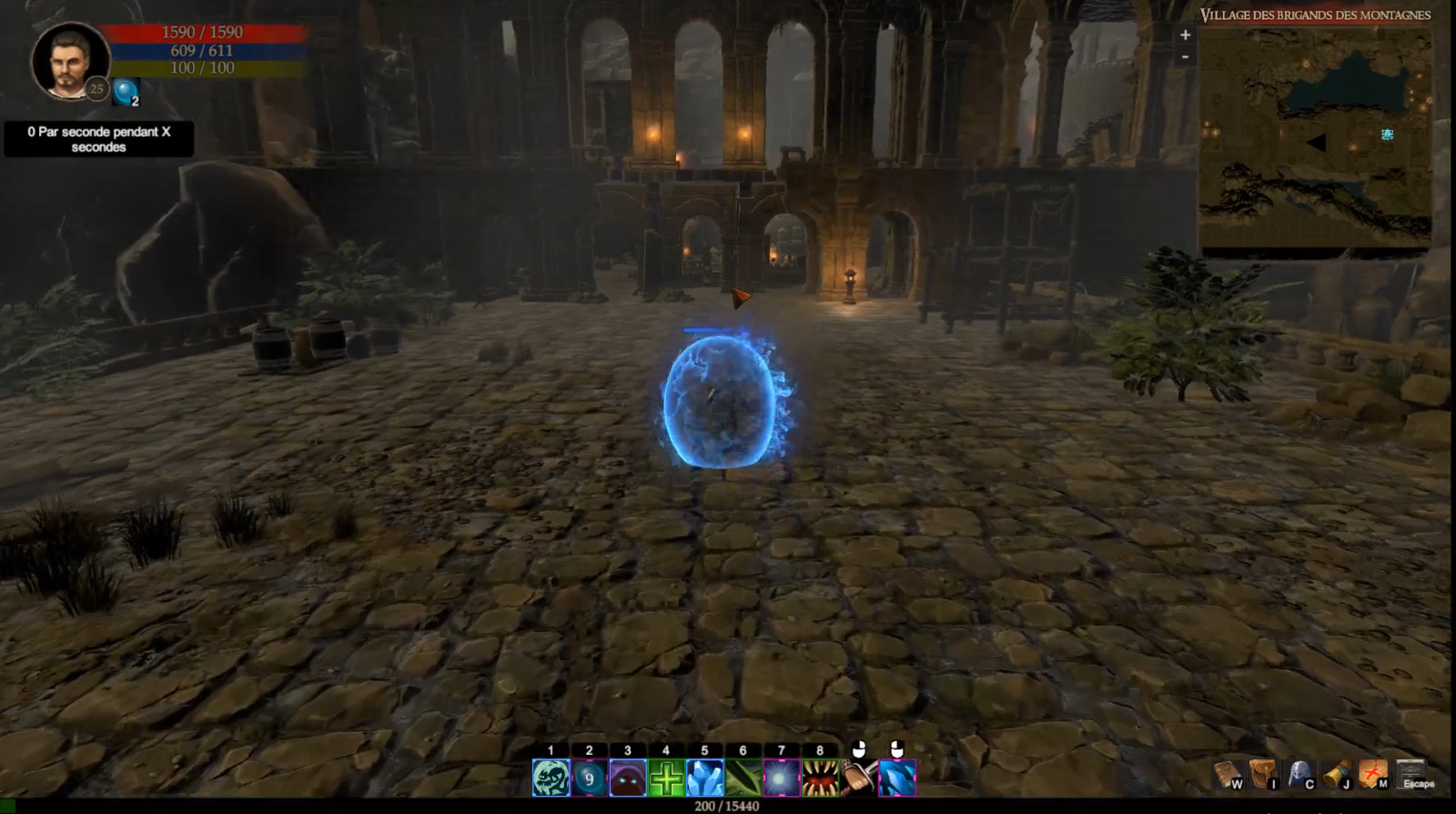Cast the green blade skill in slot 6

(x=743, y=779)
